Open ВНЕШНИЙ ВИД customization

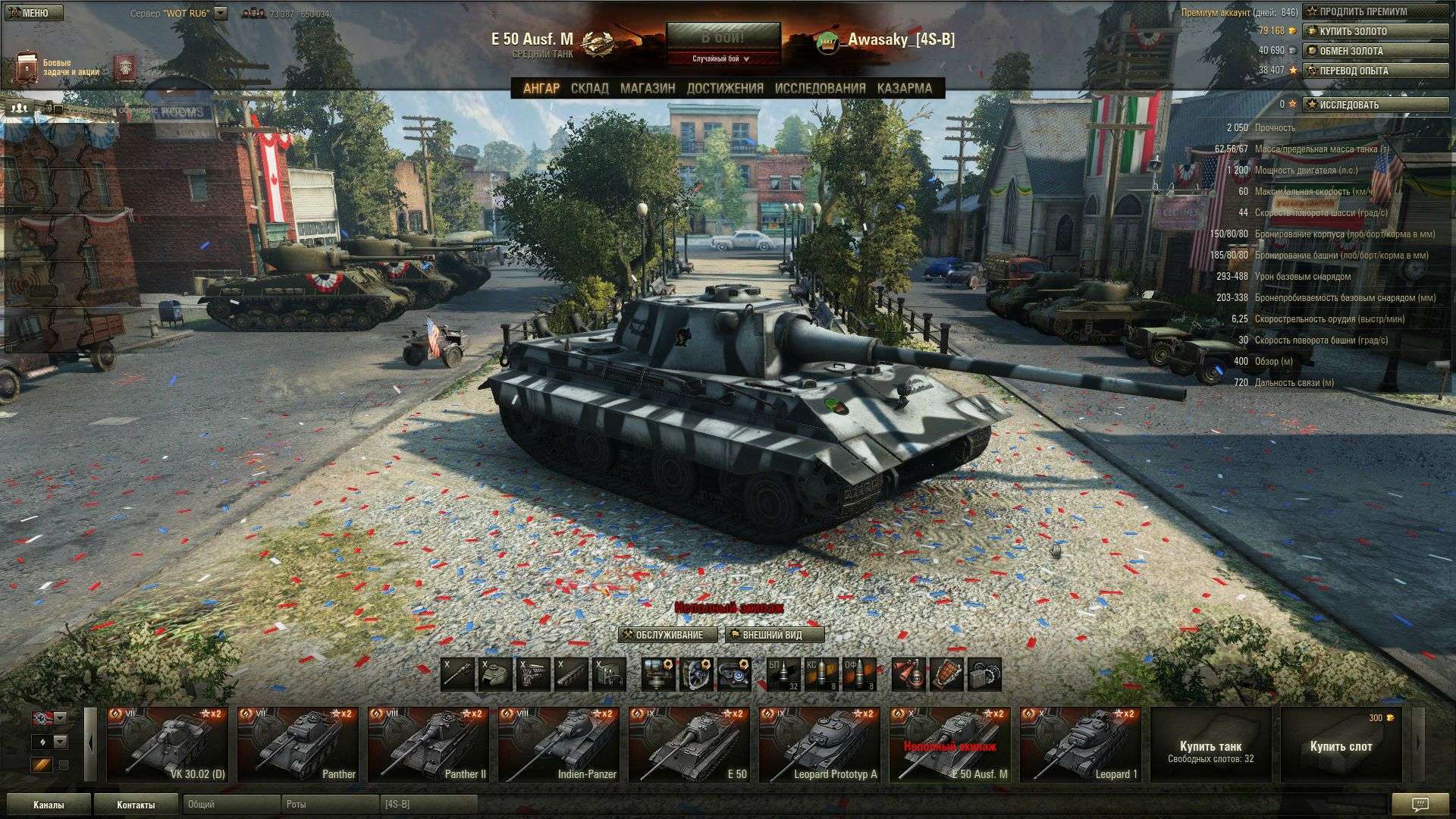pos(774,635)
